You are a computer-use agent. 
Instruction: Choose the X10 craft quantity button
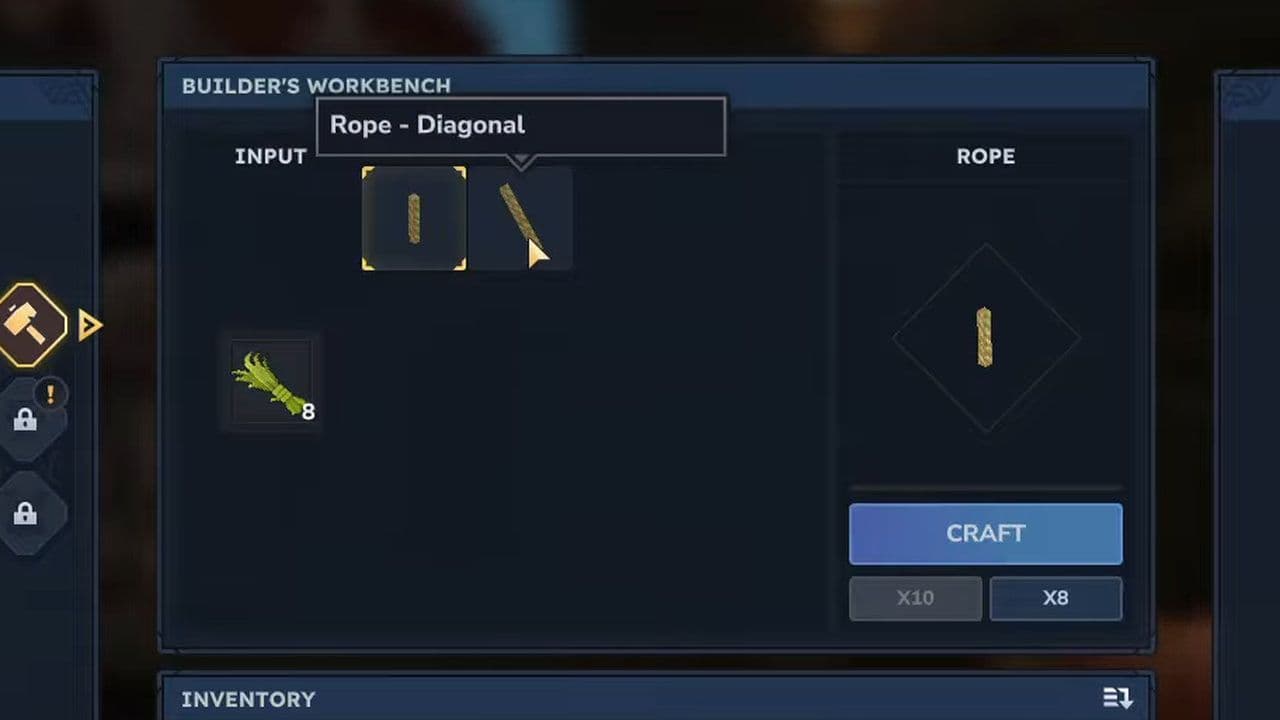click(x=915, y=598)
